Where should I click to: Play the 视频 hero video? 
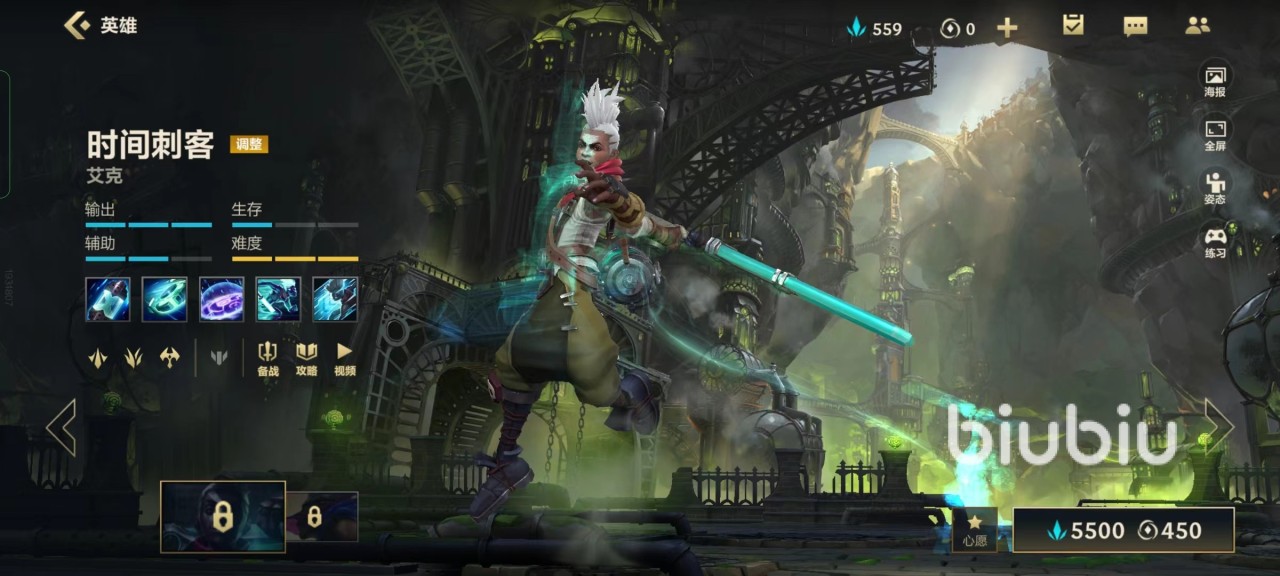[x=345, y=358]
